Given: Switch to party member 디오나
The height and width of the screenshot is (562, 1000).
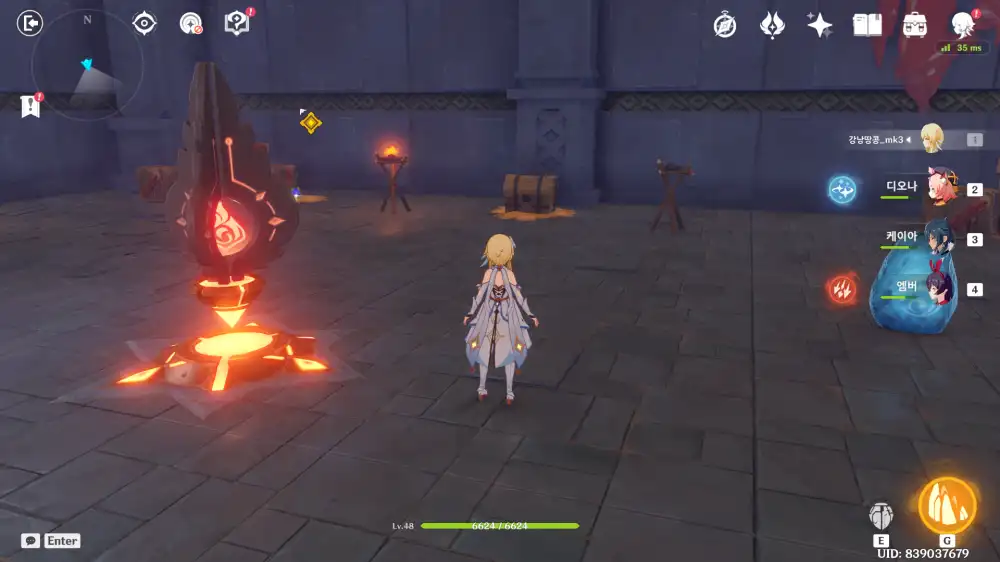Looking at the screenshot, I should tap(940, 187).
